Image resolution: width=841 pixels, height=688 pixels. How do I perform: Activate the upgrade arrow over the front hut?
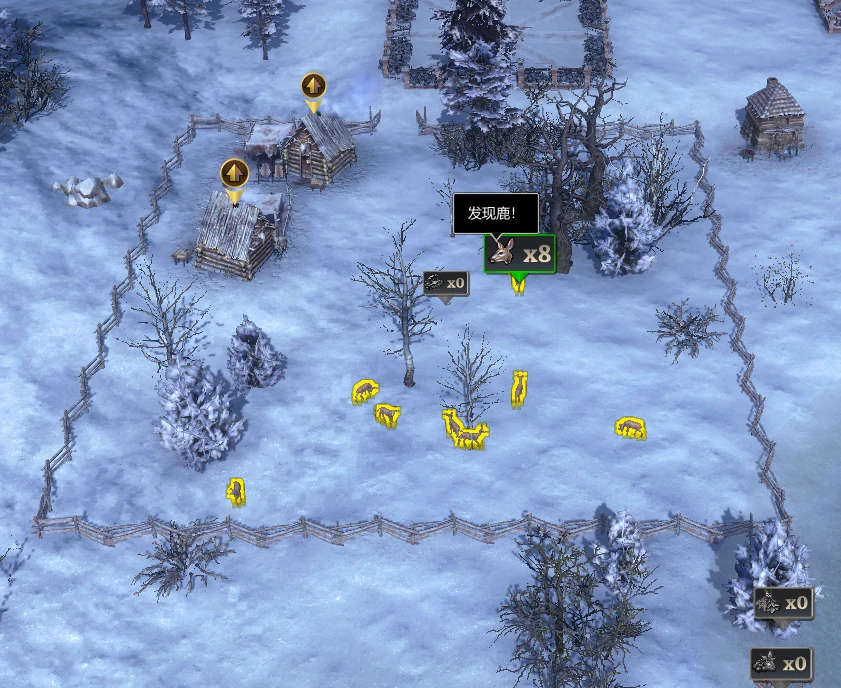tap(235, 174)
